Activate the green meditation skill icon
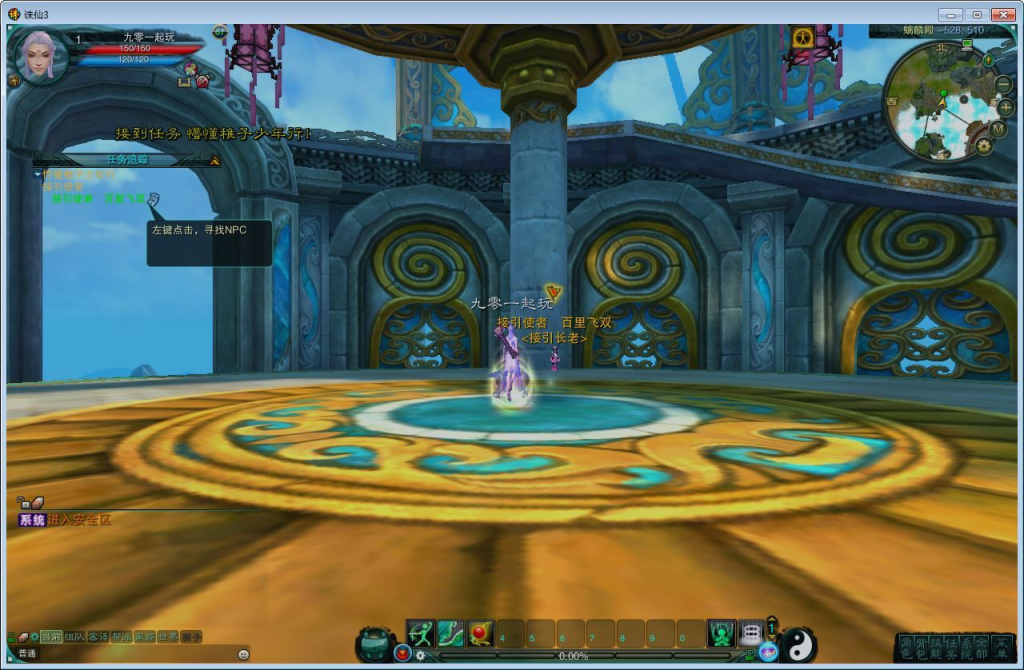The width and height of the screenshot is (1024, 670). [x=721, y=633]
